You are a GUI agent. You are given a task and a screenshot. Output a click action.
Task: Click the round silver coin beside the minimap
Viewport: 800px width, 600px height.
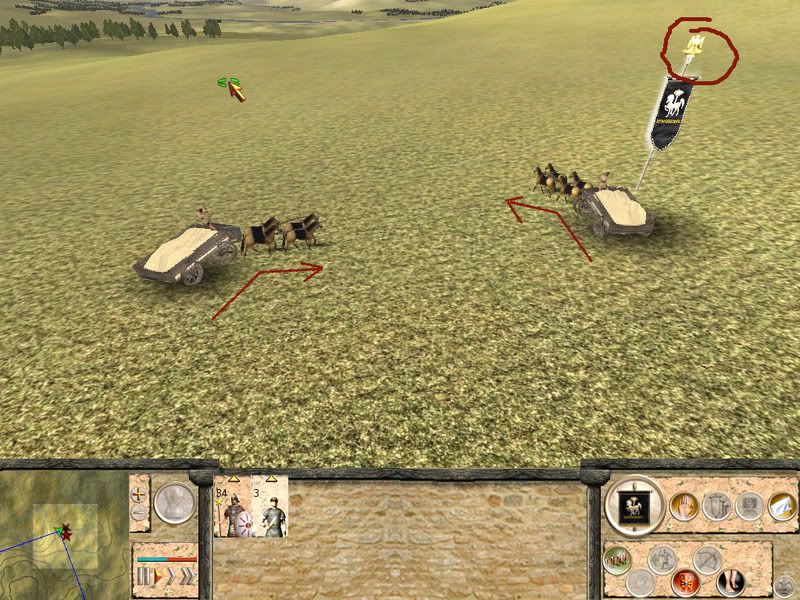pyautogui.click(x=174, y=502)
